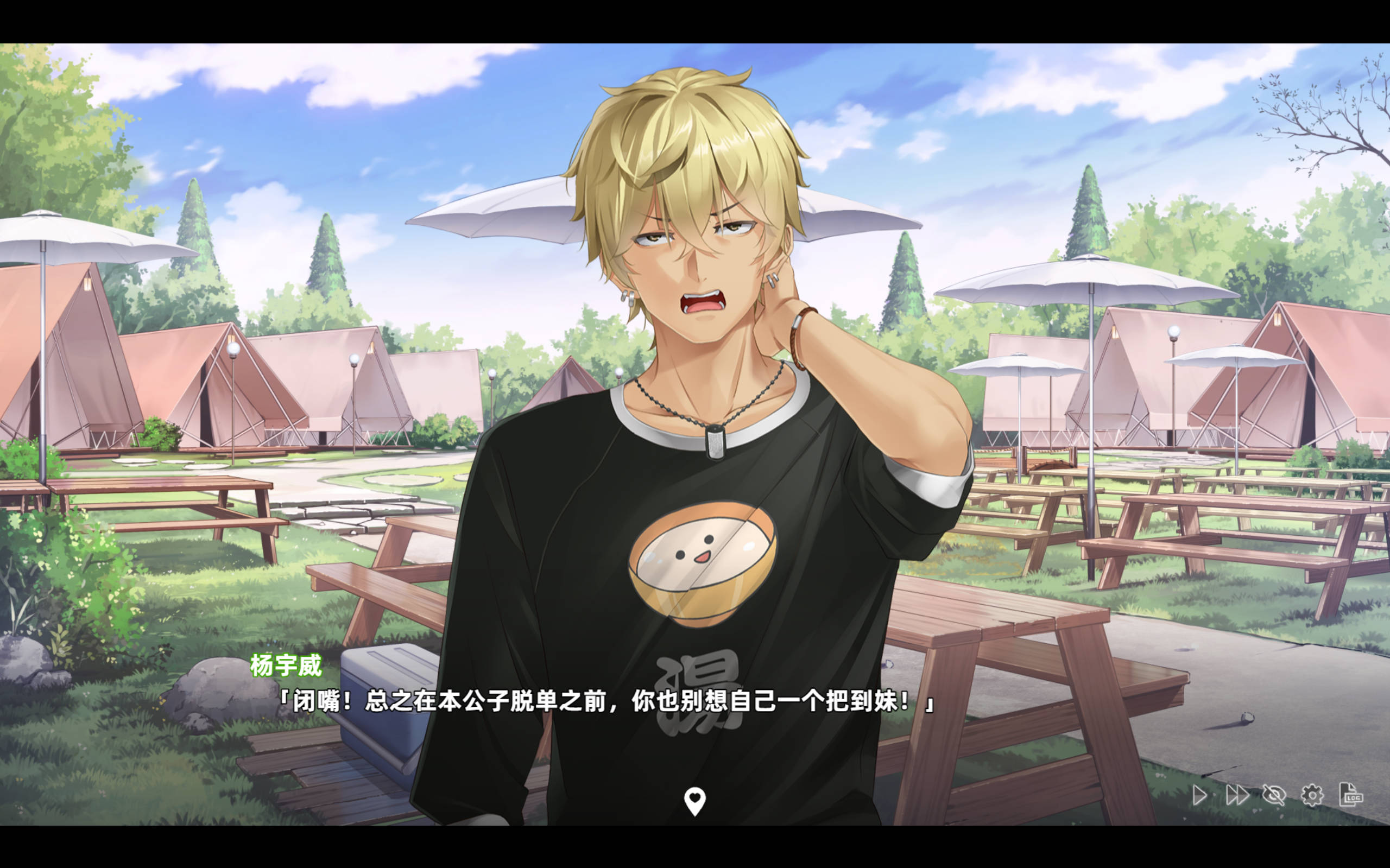Open the dialogue LOG history
The height and width of the screenshot is (868, 1390).
(1350, 795)
